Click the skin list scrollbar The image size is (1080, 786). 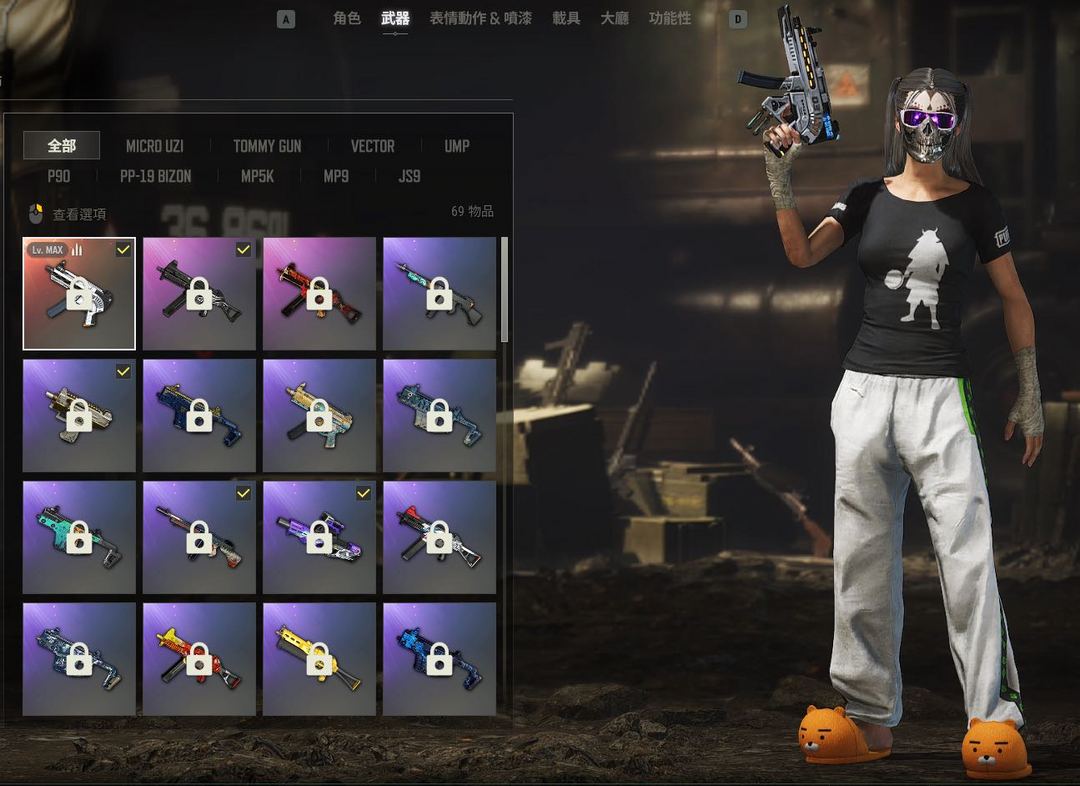[504, 290]
